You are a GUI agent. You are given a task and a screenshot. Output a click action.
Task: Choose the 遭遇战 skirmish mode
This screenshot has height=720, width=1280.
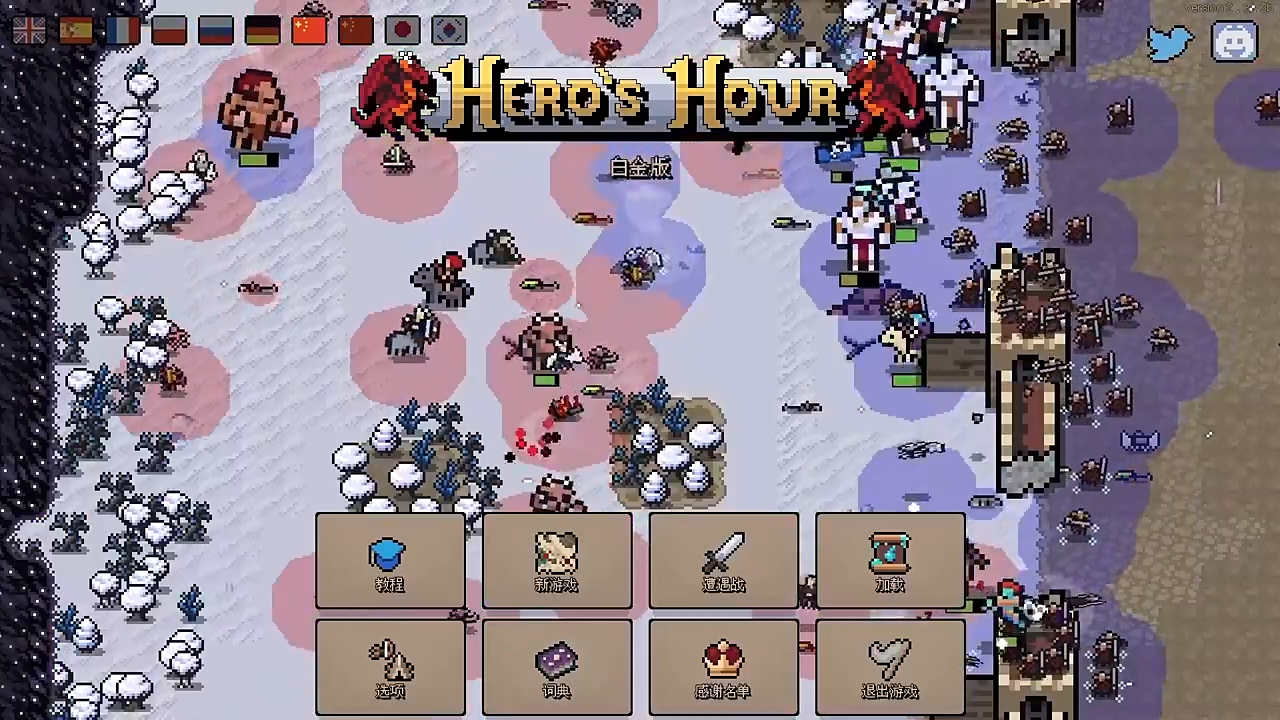(x=724, y=561)
